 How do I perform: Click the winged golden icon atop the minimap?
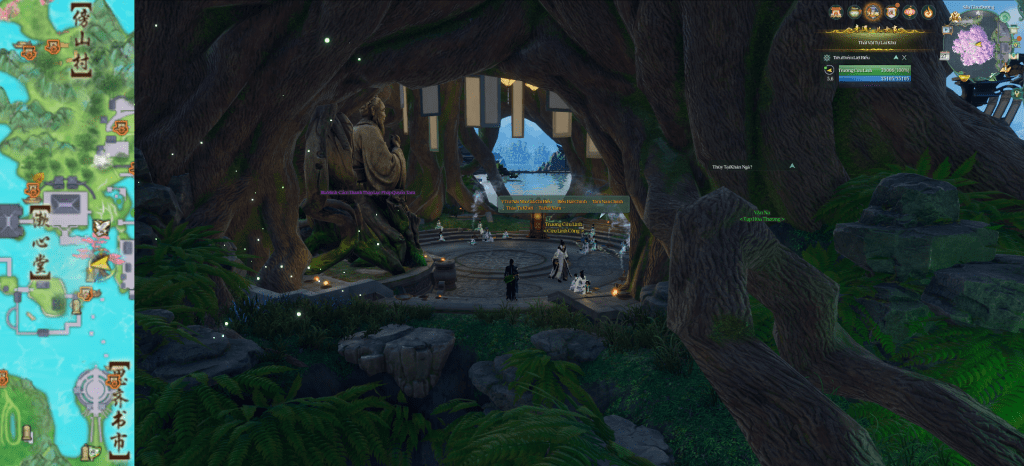pyautogui.click(x=954, y=17)
